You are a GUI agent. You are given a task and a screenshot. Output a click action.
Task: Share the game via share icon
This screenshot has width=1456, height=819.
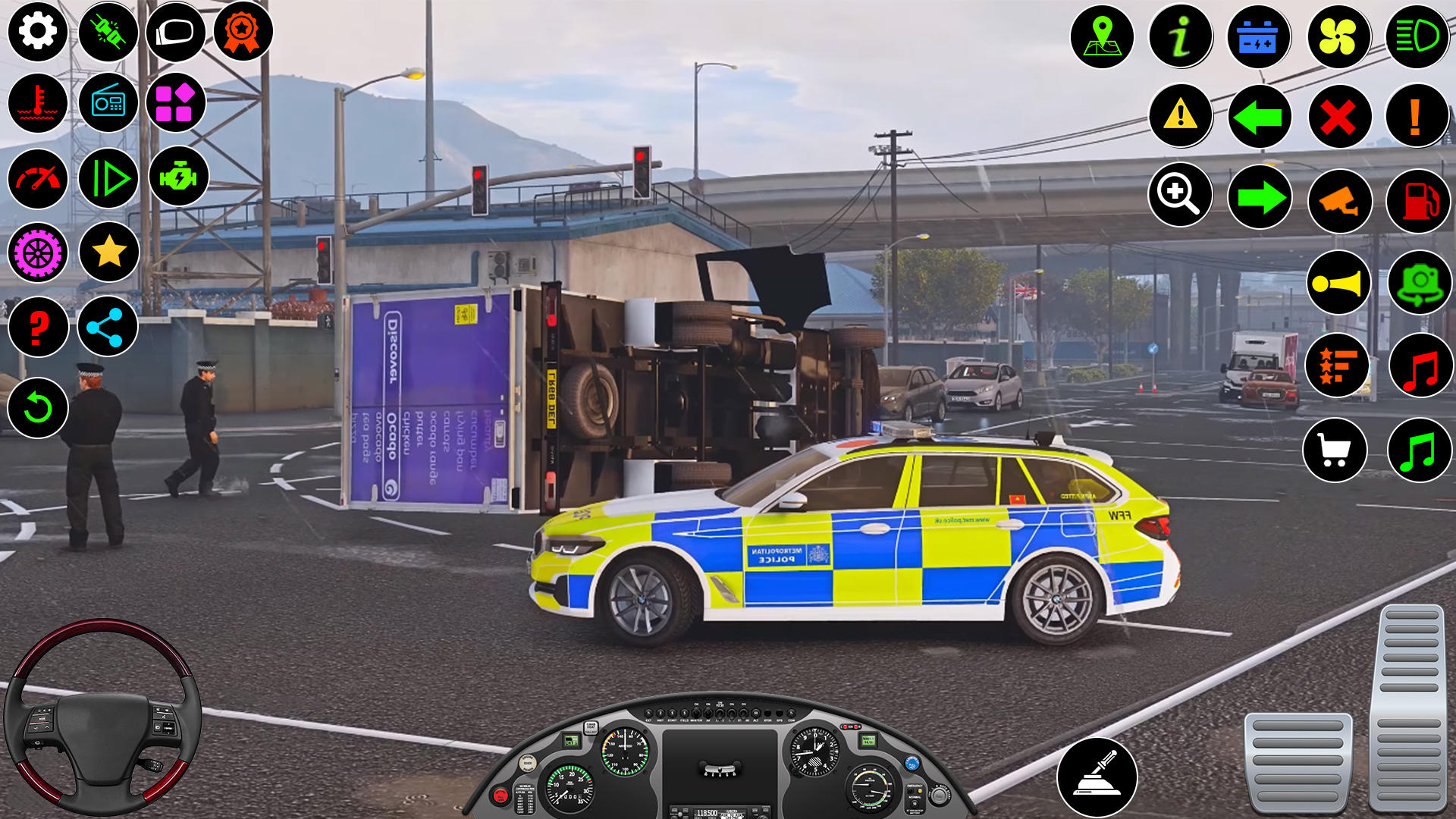click(x=108, y=328)
